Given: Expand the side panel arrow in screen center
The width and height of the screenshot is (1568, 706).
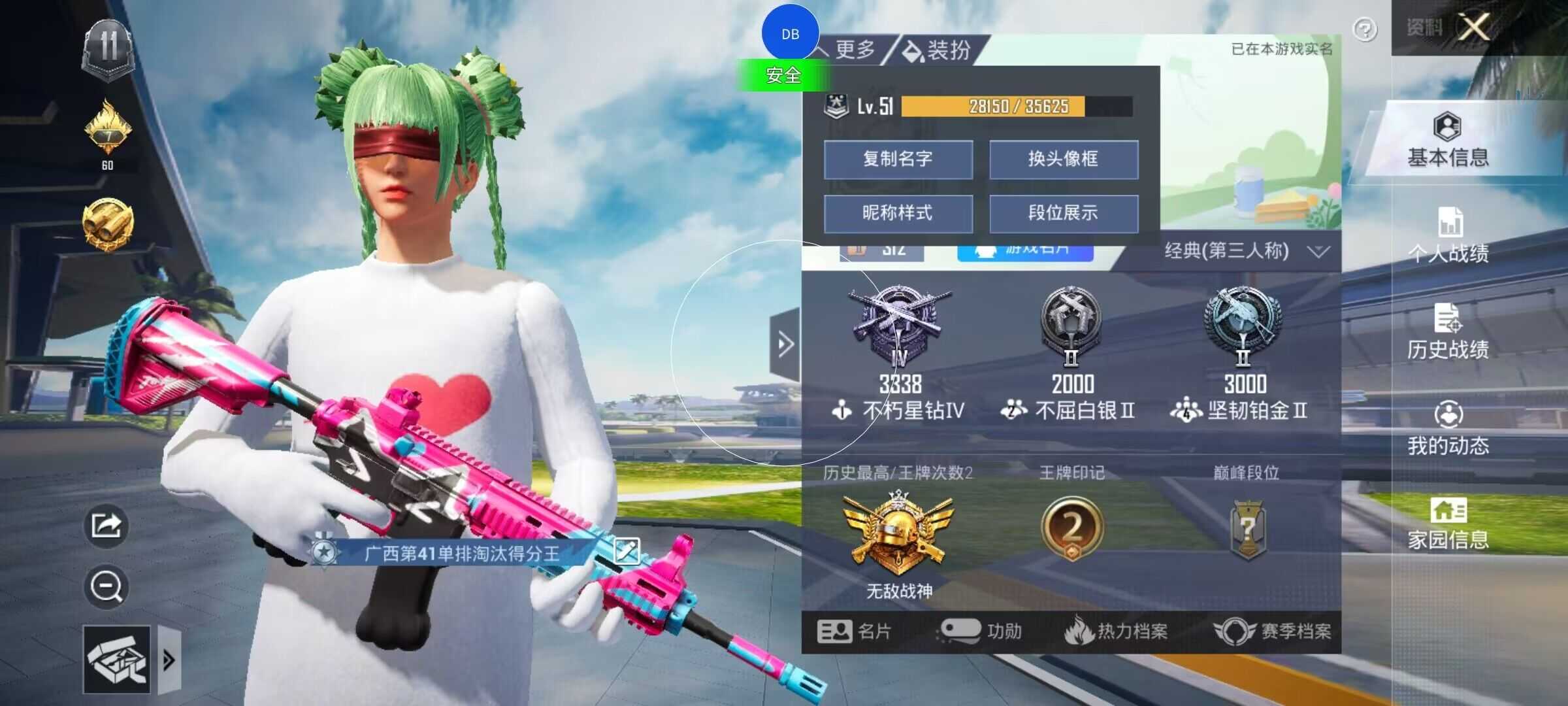Looking at the screenshot, I should coord(784,343).
